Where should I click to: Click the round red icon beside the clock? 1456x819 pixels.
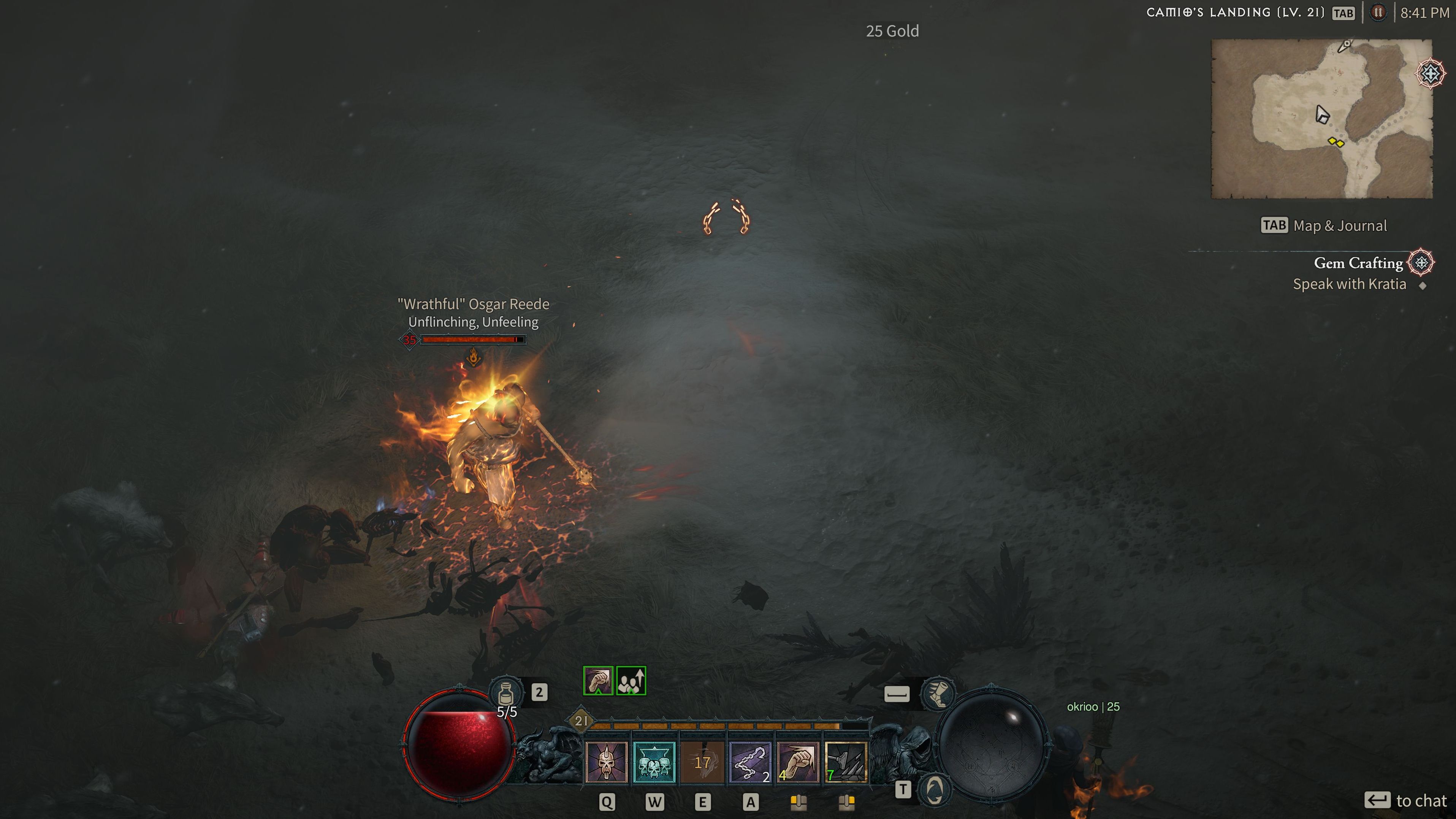pos(1378,13)
